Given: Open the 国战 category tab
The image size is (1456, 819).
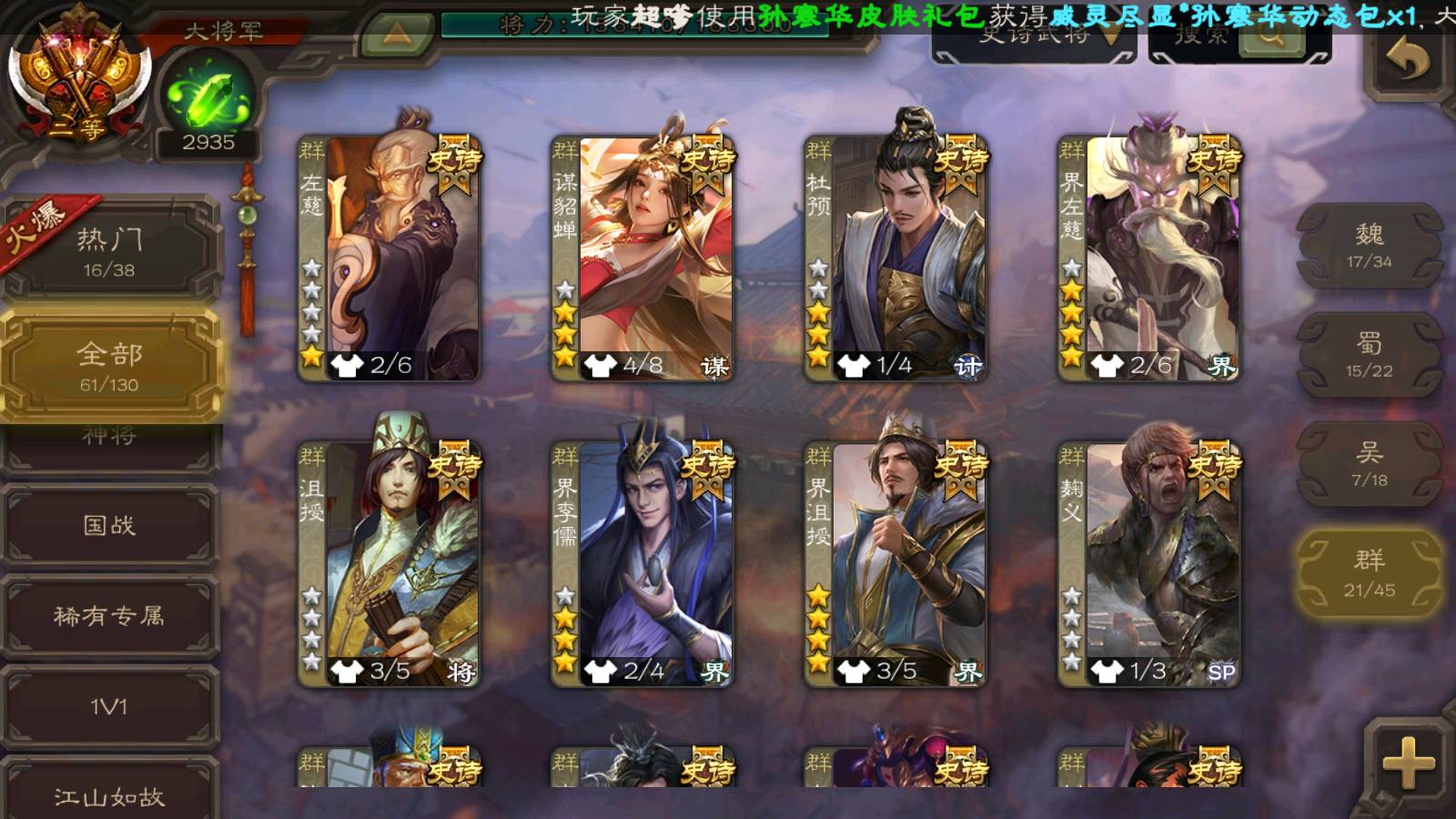Looking at the screenshot, I should (109, 525).
